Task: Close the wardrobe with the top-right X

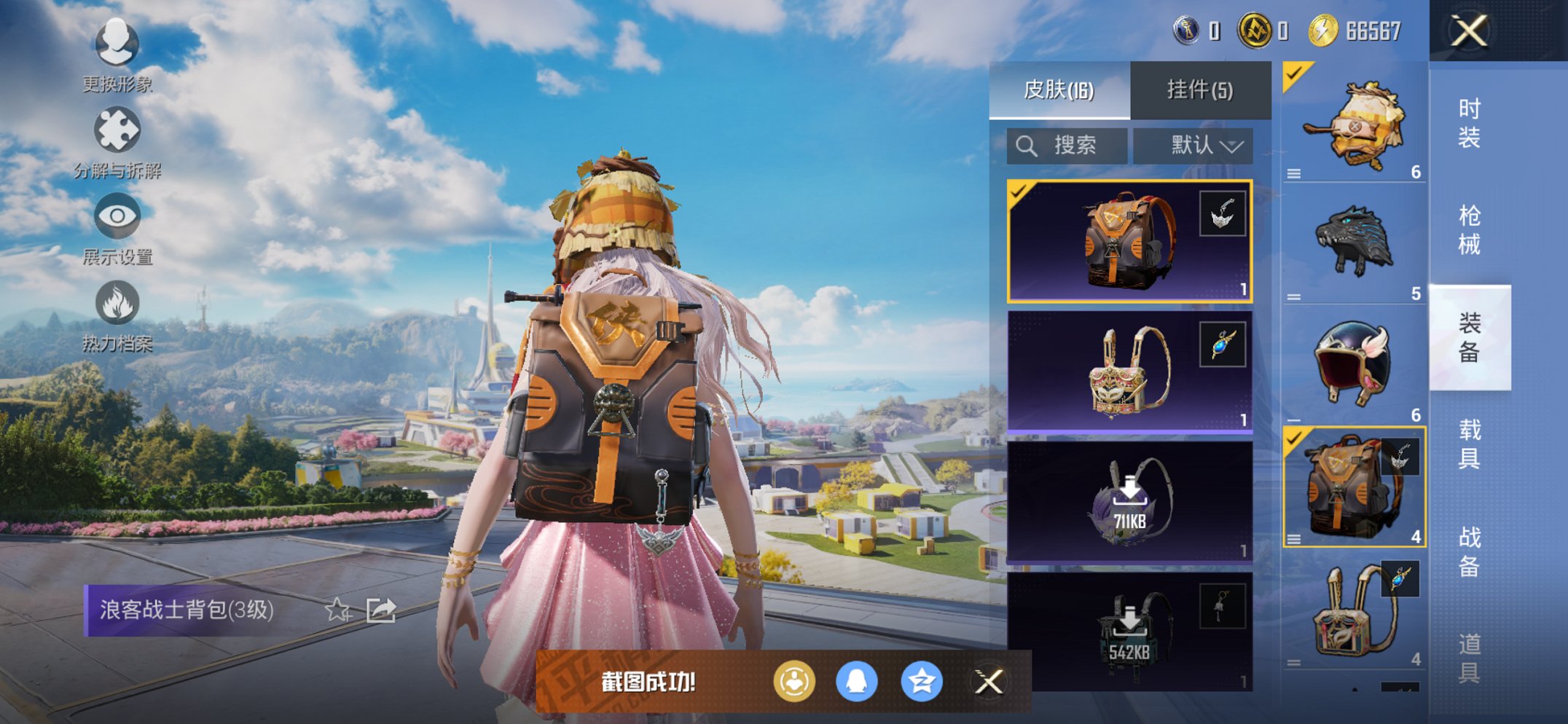Action: click(1468, 31)
